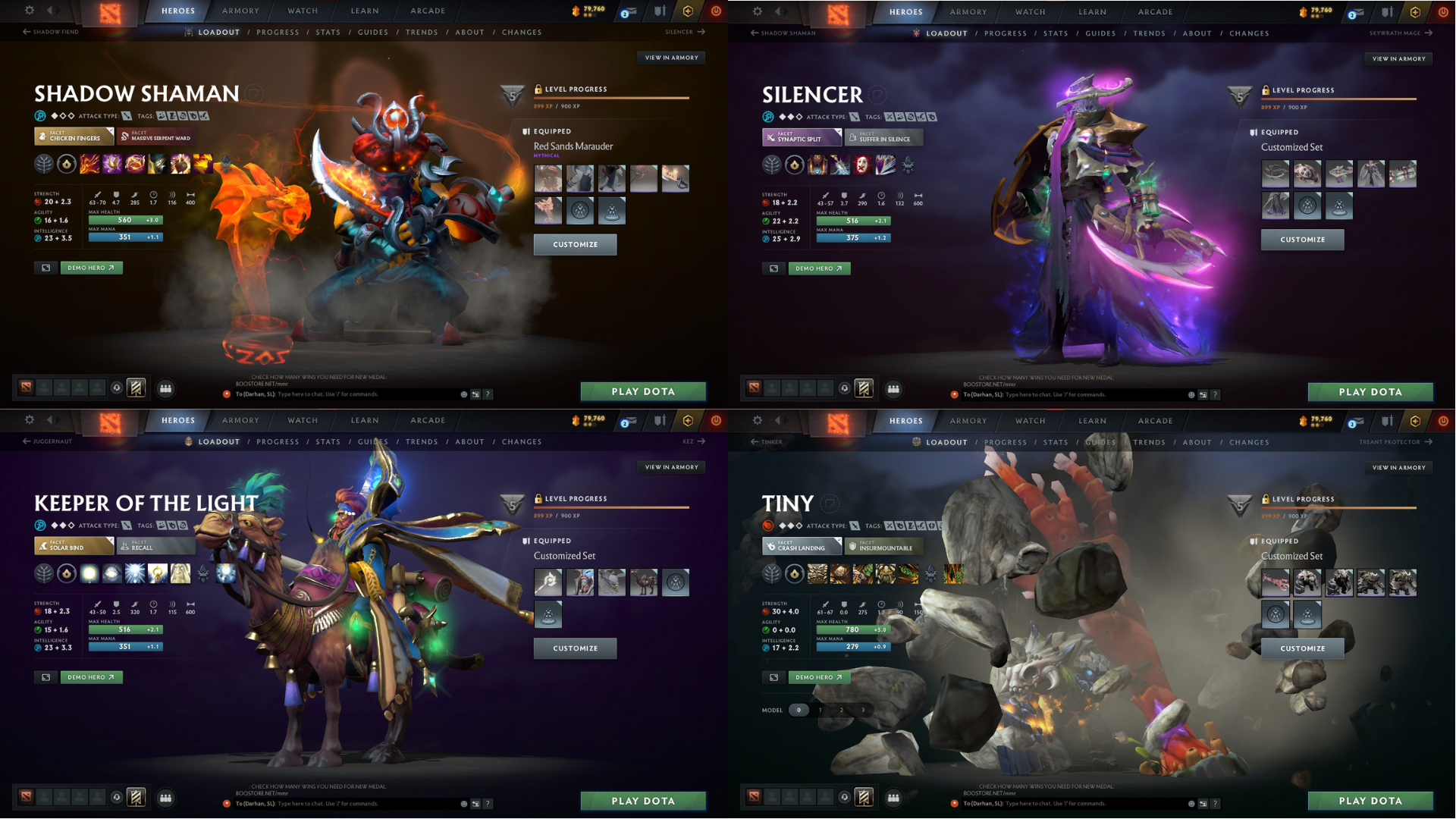Open Demo Hero for Tiny

pos(818,677)
